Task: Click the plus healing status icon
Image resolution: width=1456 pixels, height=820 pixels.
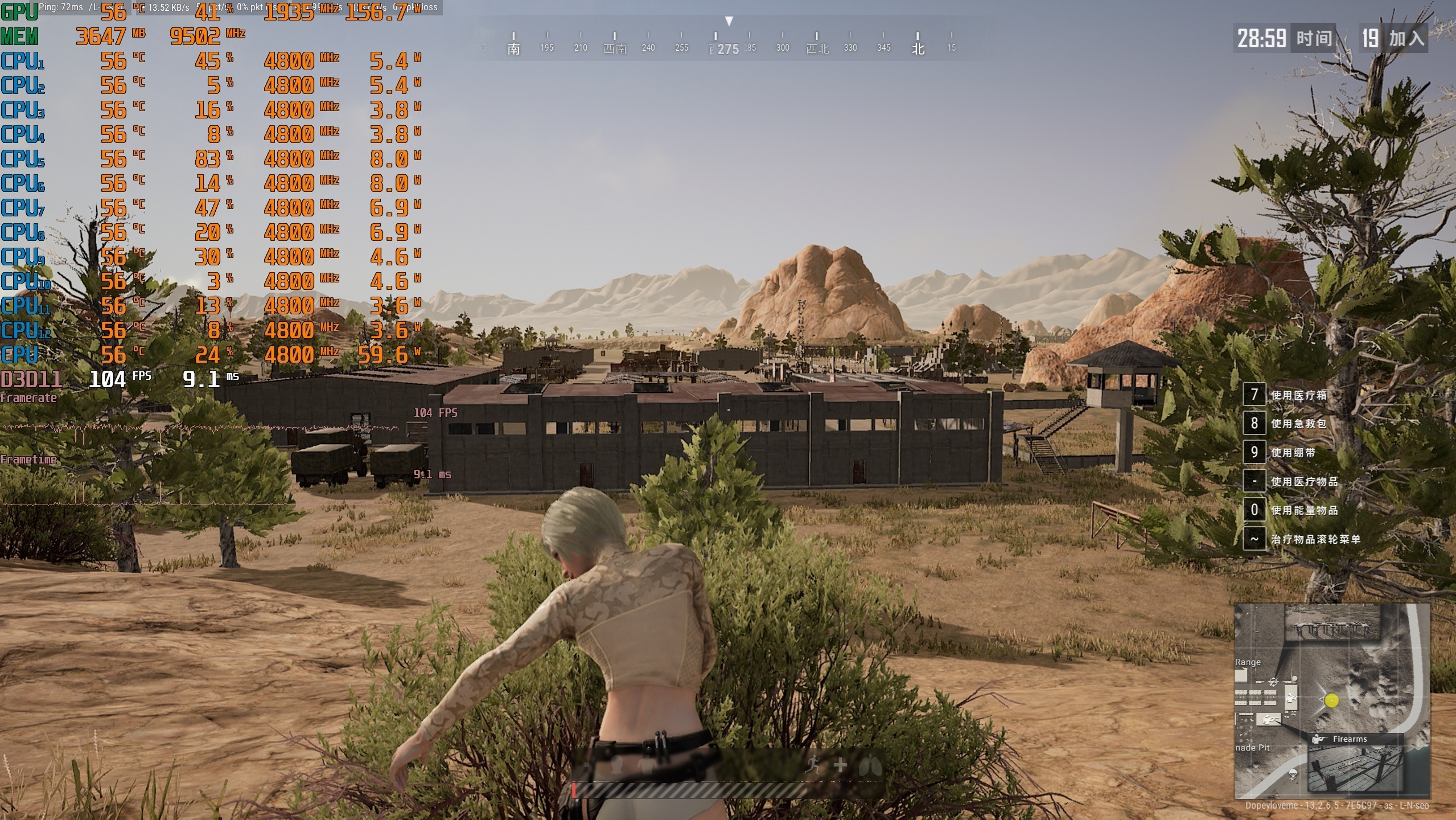Action: point(840,765)
